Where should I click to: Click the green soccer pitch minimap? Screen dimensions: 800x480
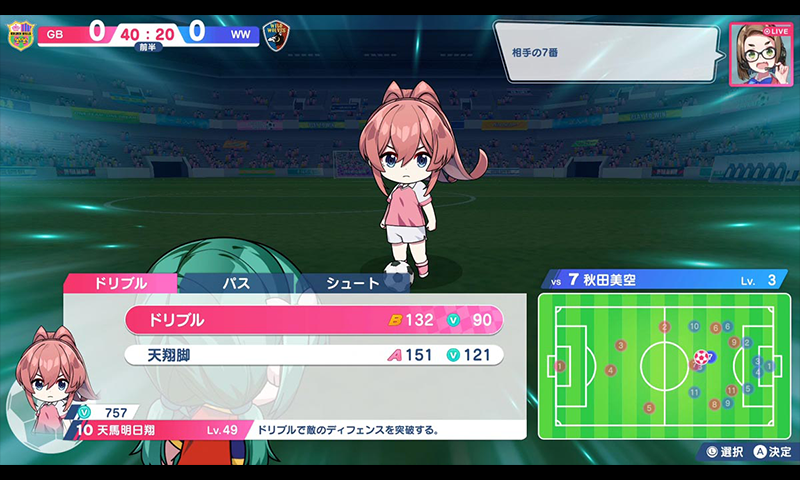(x=659, y=365)
